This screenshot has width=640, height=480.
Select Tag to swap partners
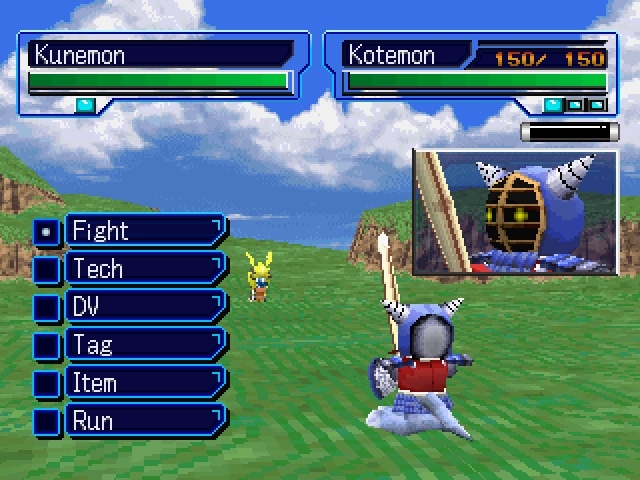pos(145,345)
